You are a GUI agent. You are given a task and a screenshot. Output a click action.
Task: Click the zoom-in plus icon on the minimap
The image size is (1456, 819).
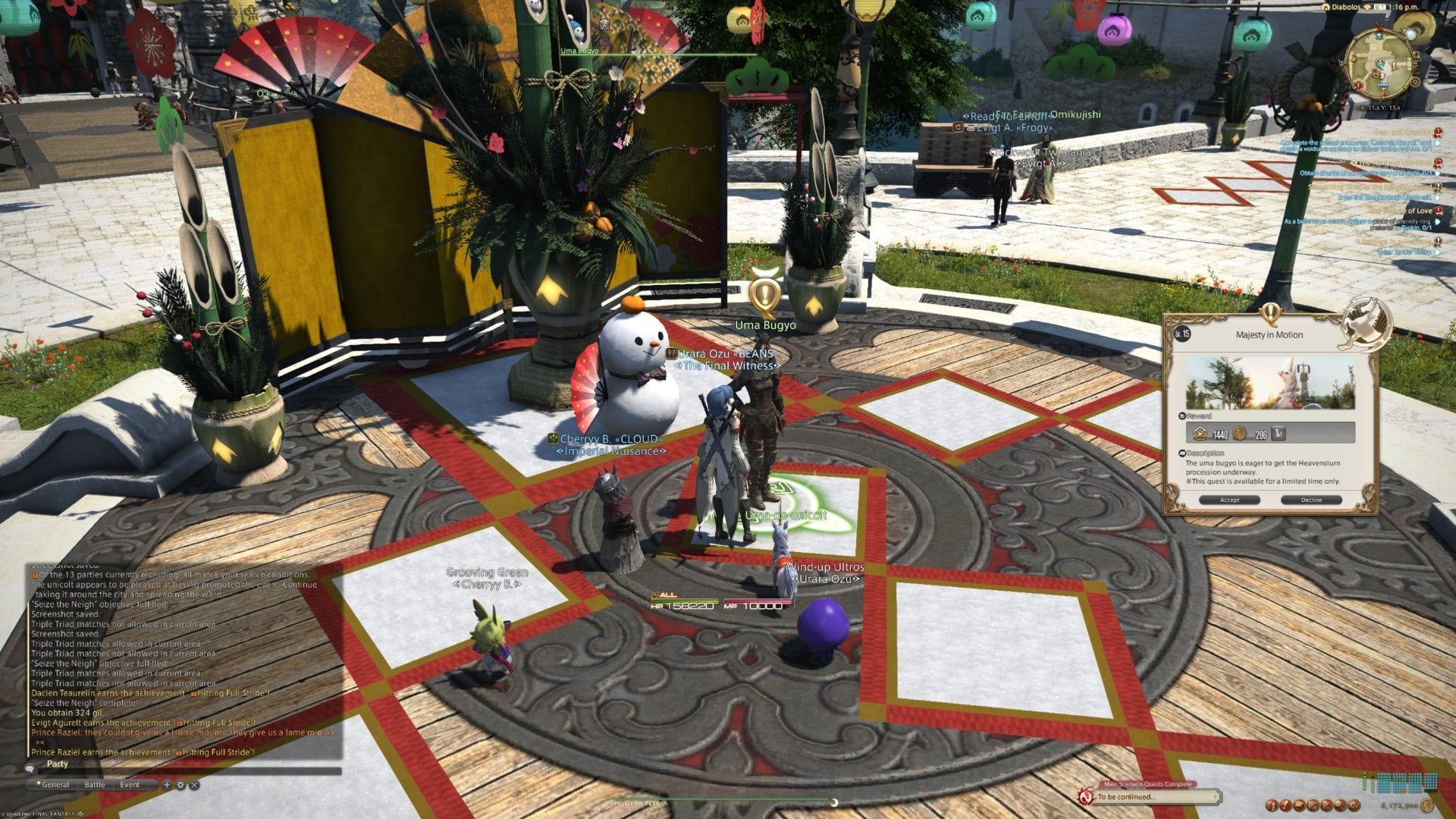point(1417,55)
